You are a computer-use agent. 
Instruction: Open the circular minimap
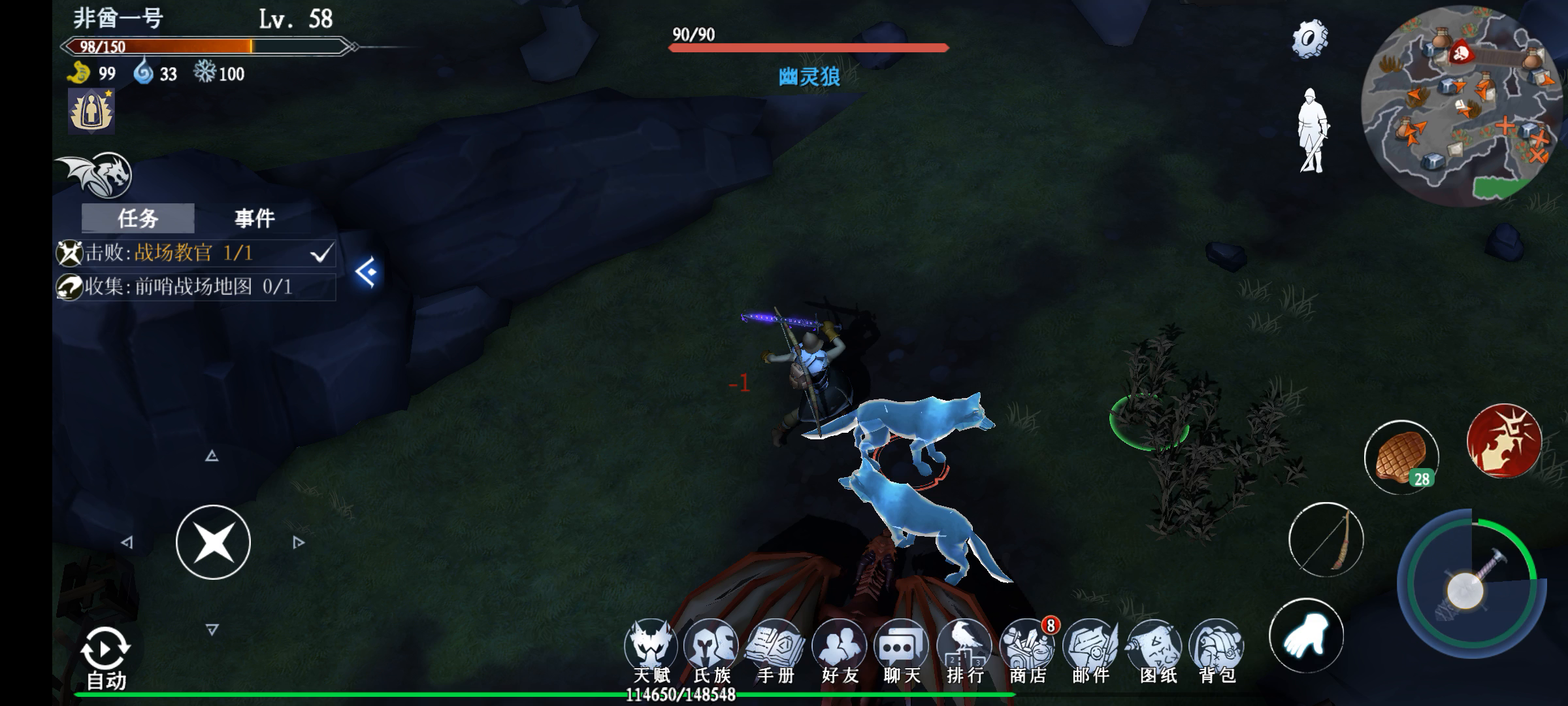pyautogui.click(x=1462, y=105)
